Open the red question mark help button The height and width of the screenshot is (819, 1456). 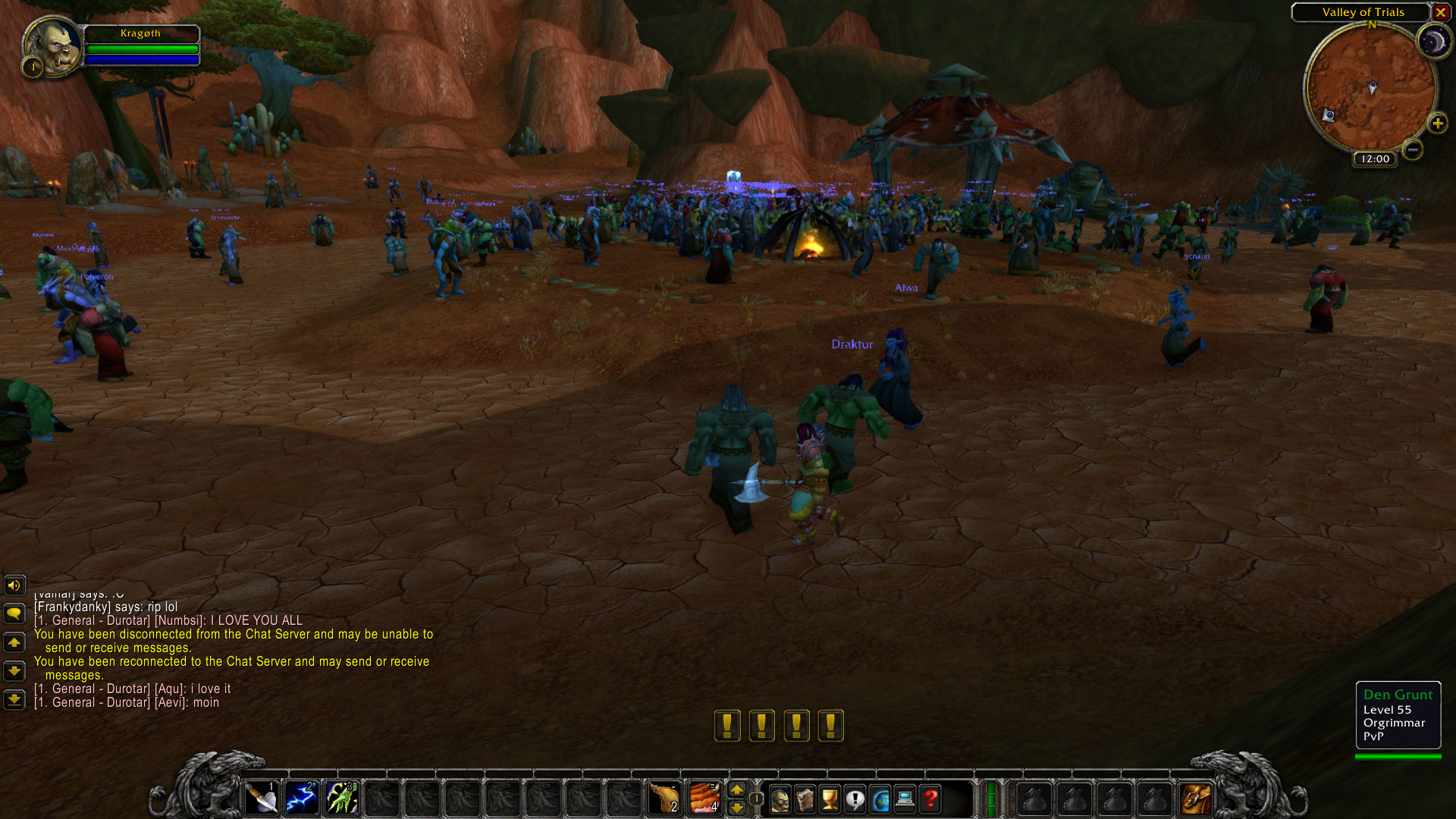pos(930,799)
